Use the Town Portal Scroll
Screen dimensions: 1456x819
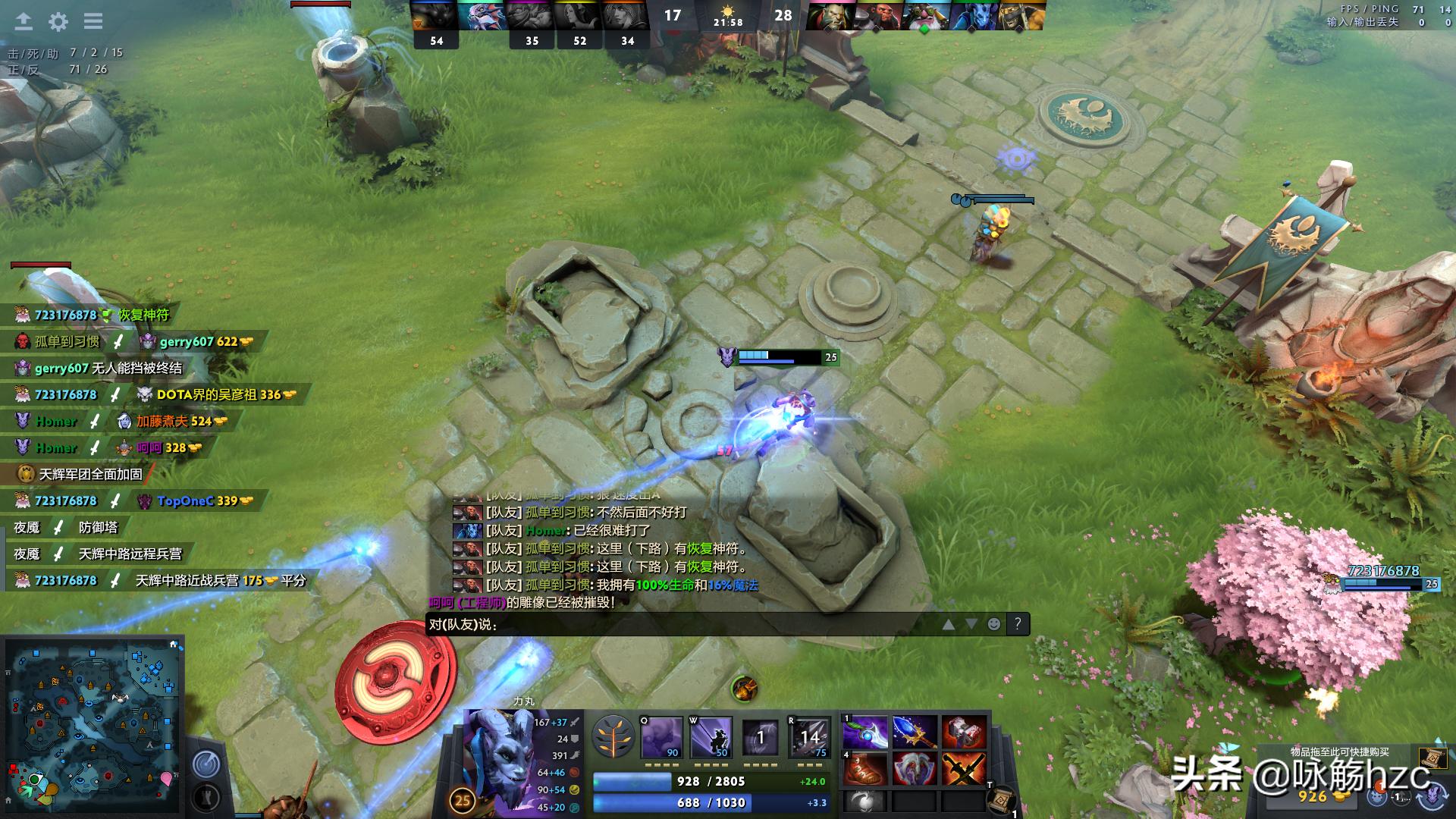[1003, 800]
